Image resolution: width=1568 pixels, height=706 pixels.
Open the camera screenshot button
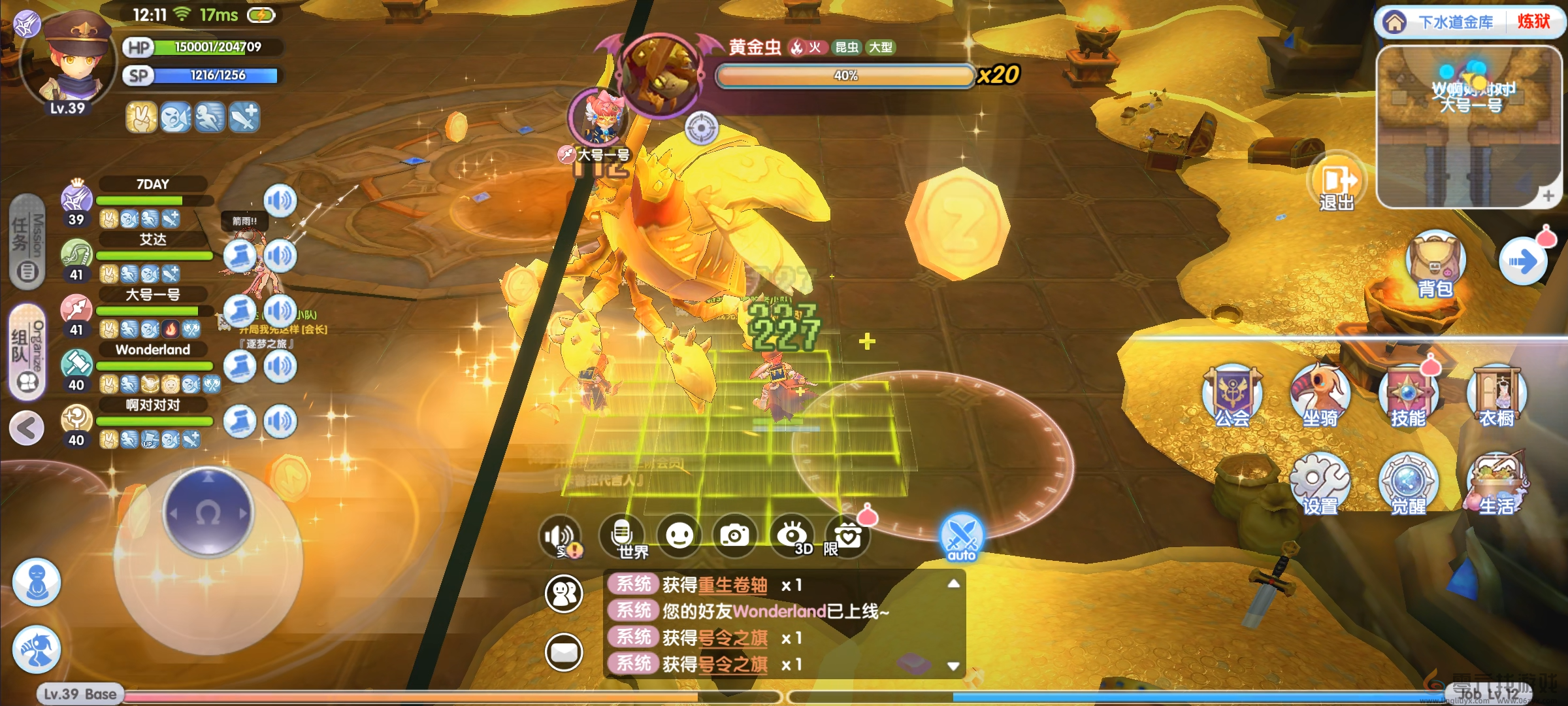click(734, 536)
